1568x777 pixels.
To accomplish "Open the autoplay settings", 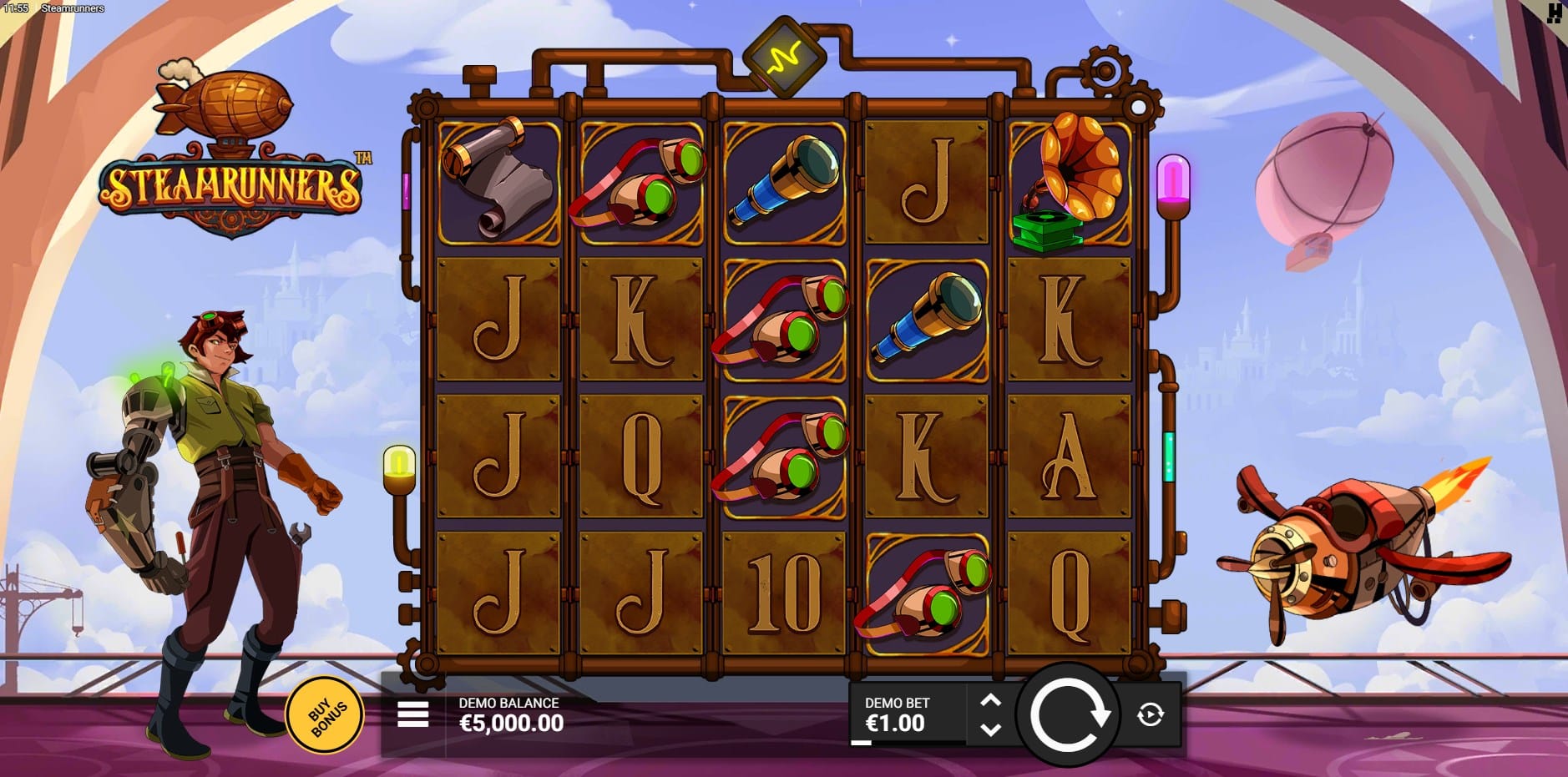I will (1150, 714).
